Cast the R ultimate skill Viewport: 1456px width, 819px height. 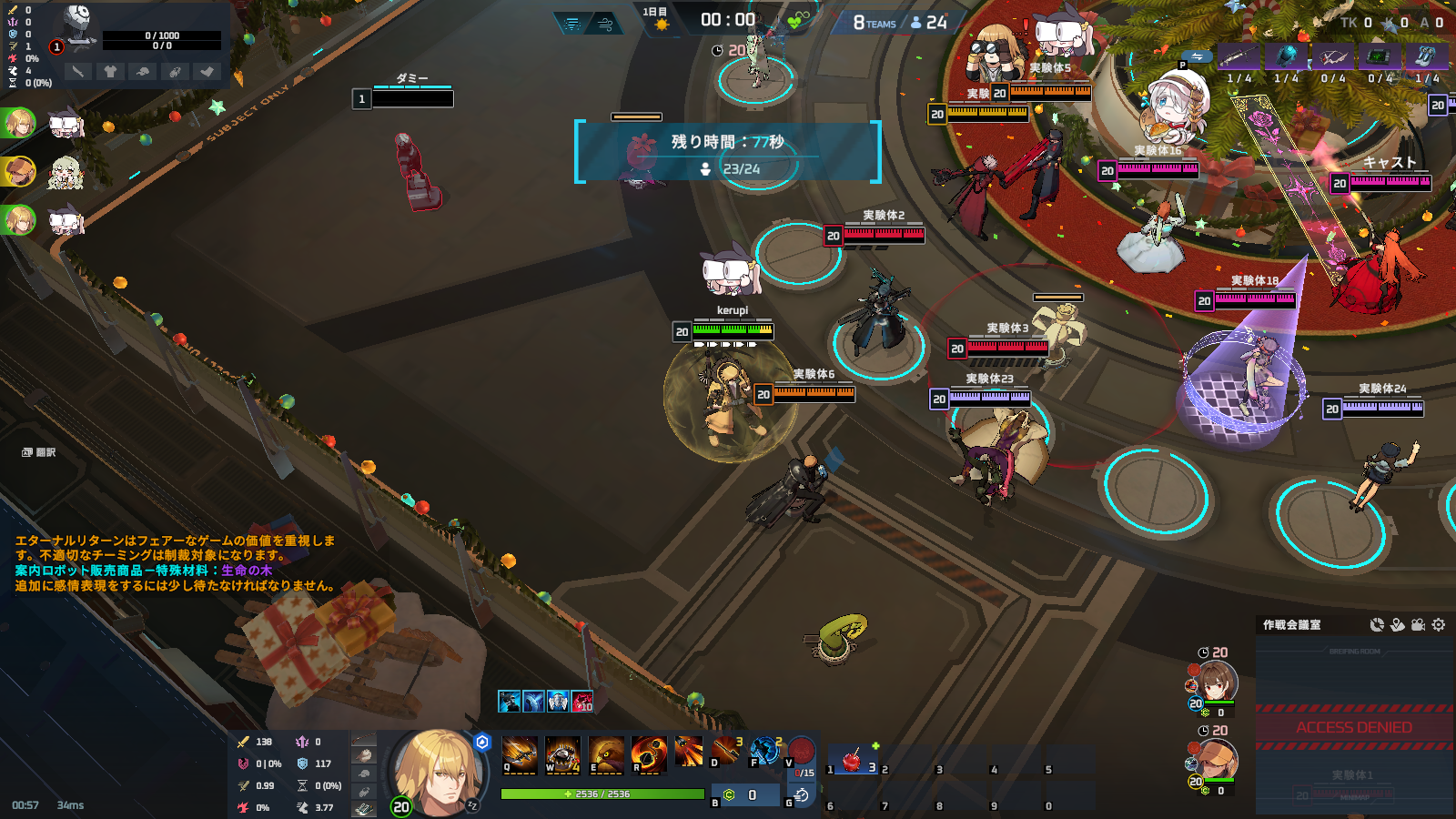pyautogui.click(x=649, y=753)
